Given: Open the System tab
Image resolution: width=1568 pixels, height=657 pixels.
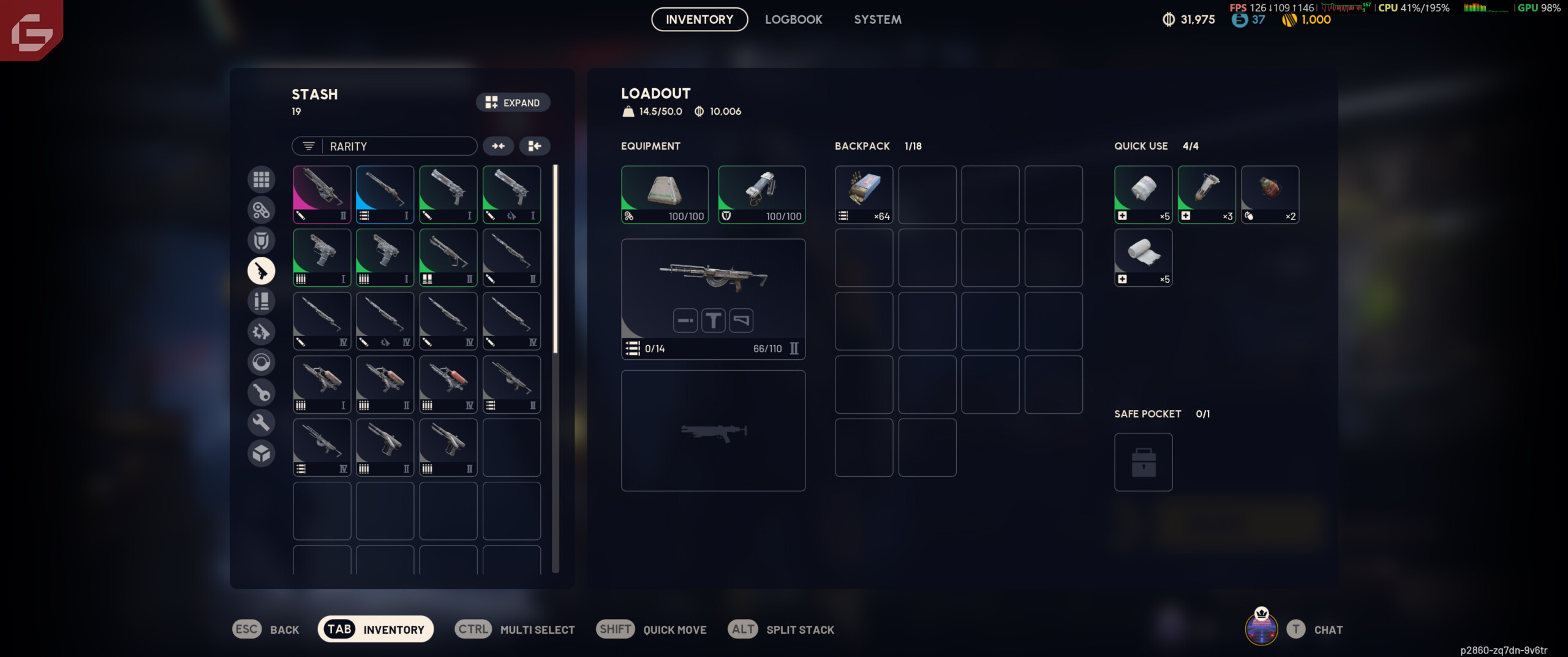Looking at the screenshot, I should click(x=877, y=20).
